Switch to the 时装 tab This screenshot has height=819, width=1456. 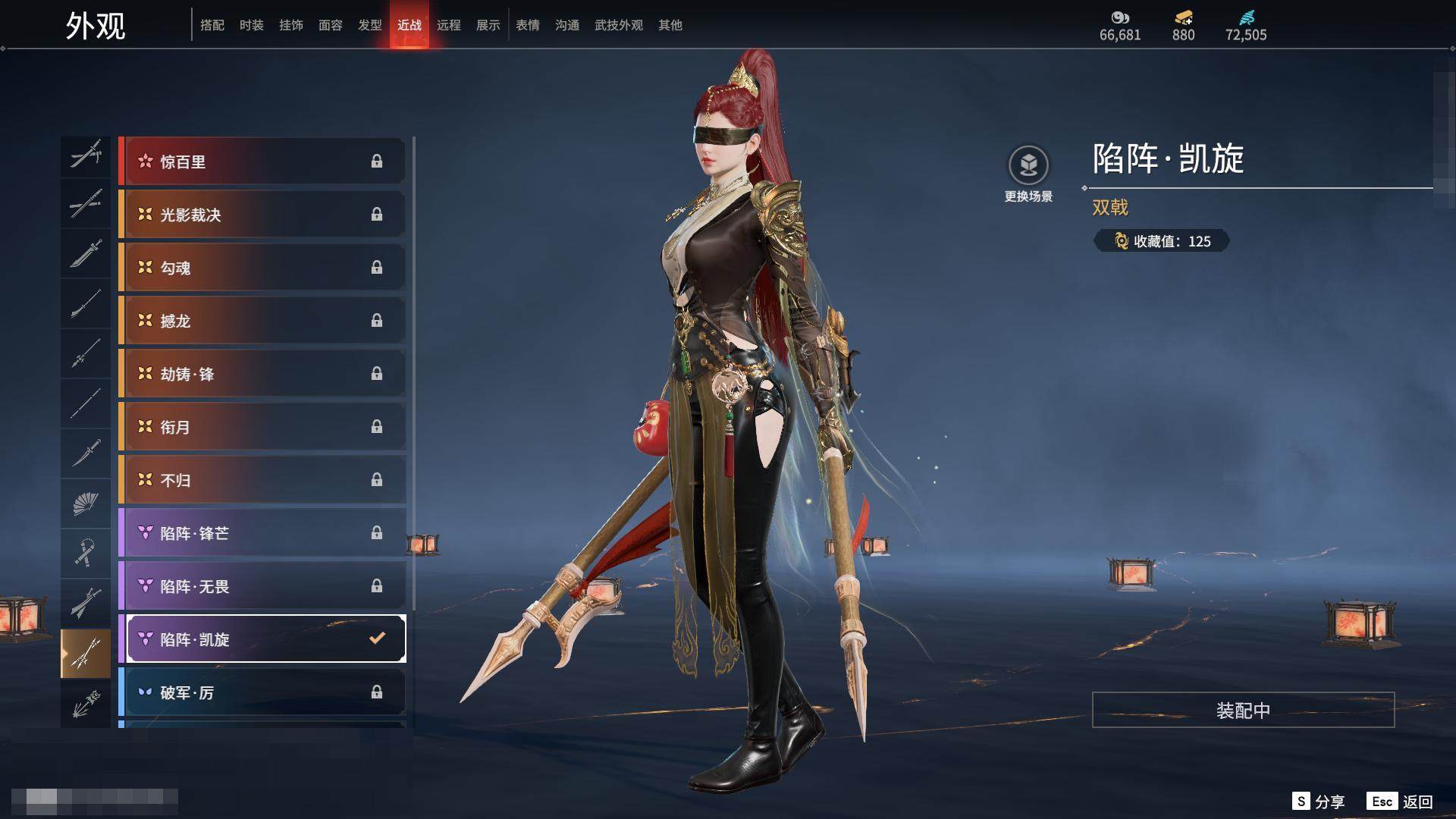[251, 25]
